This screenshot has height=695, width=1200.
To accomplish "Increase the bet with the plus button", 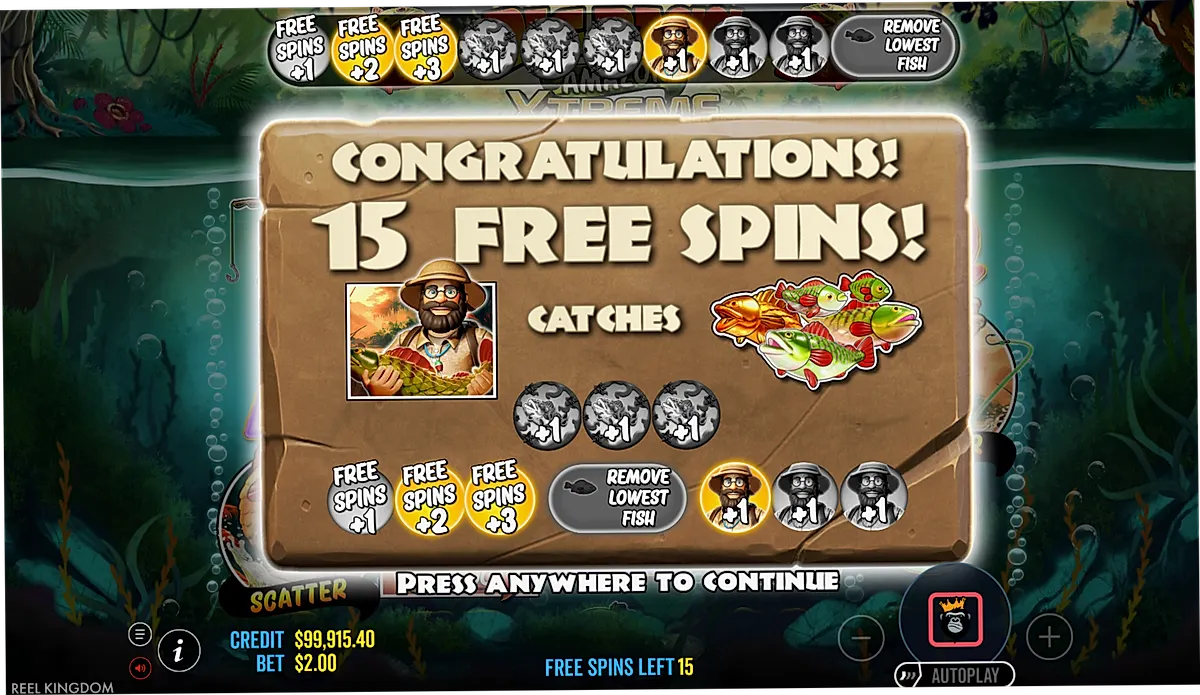I will (x=1049, y=636).
